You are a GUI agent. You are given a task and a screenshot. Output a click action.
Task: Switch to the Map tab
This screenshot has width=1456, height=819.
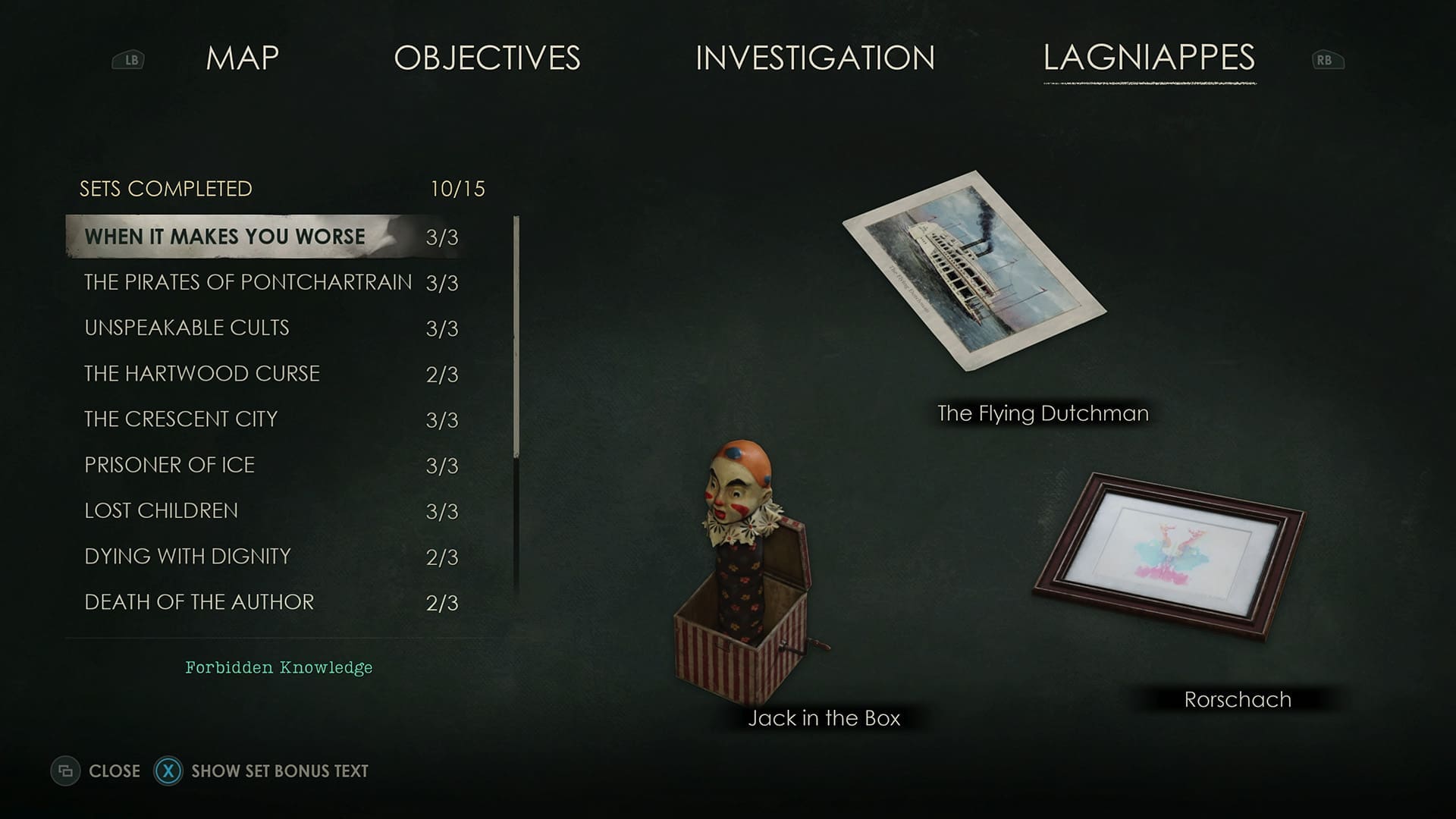coord(242,58)
